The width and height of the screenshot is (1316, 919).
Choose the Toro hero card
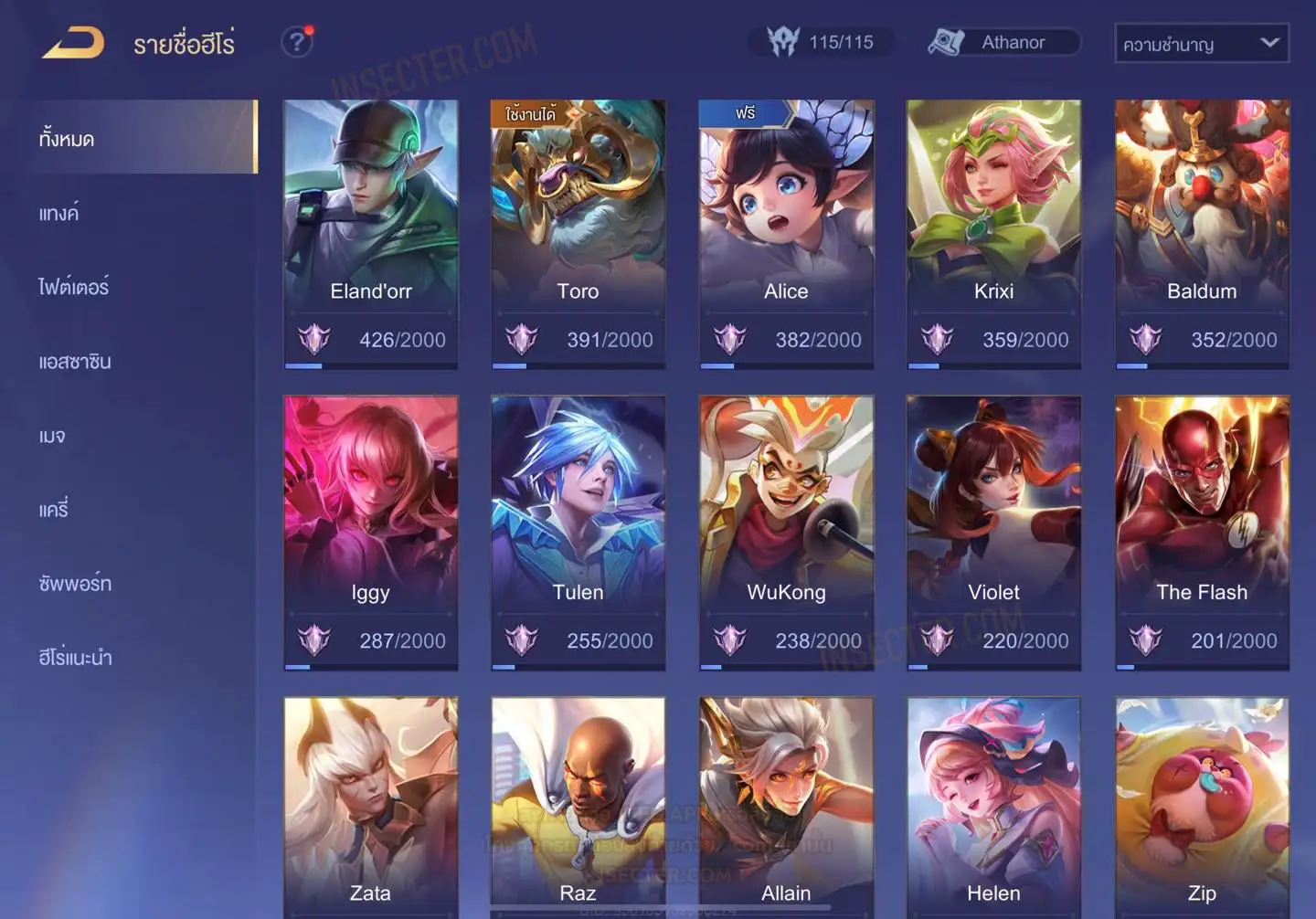[578, 233]
